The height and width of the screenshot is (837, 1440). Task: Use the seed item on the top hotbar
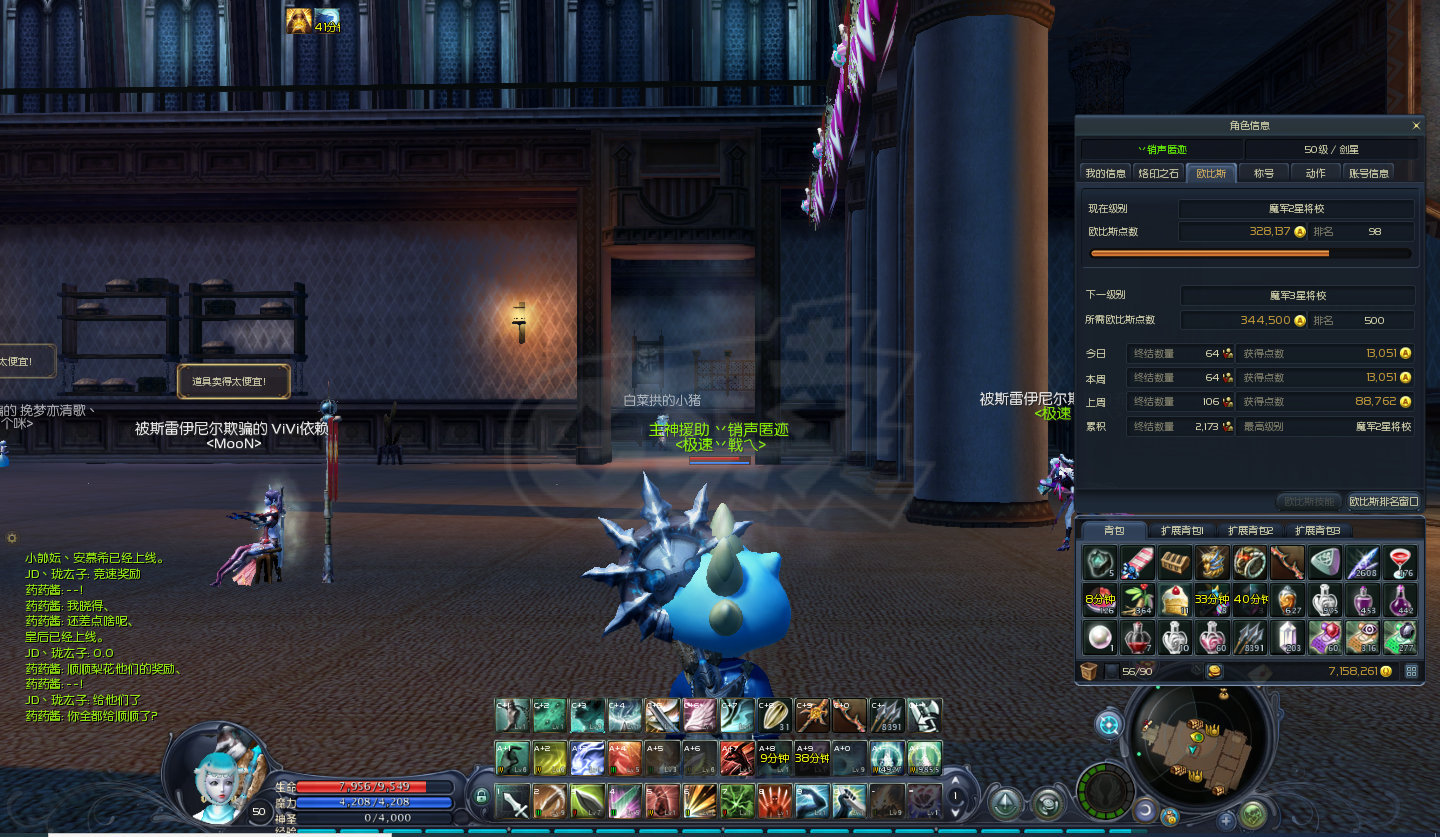pyautogui.click(x=776, y=716)
